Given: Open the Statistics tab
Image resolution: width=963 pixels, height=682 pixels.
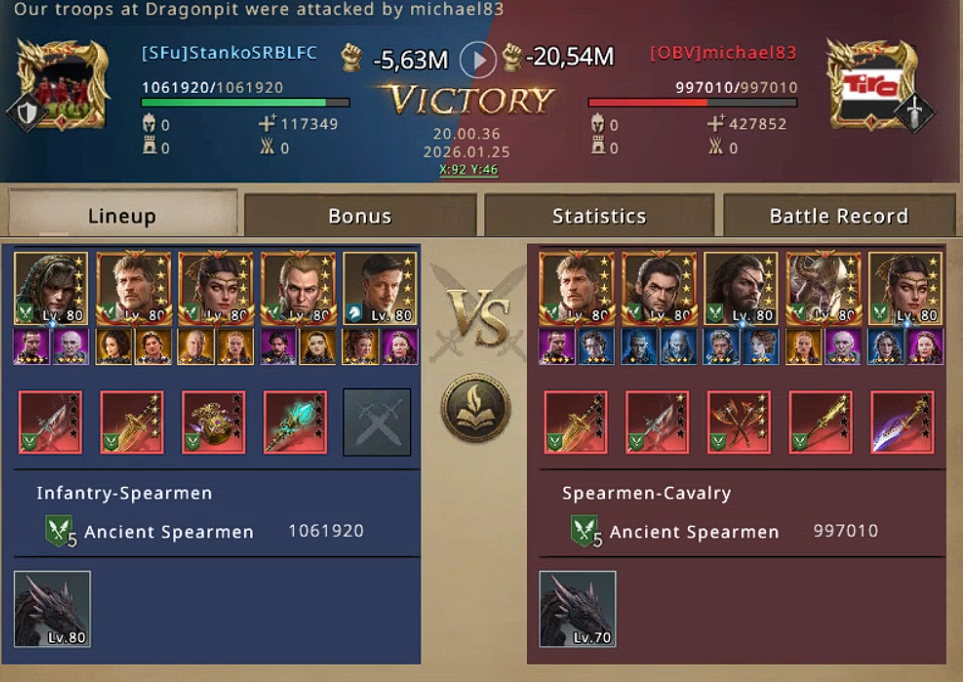Looking at the screenshot, I should 599,216.
